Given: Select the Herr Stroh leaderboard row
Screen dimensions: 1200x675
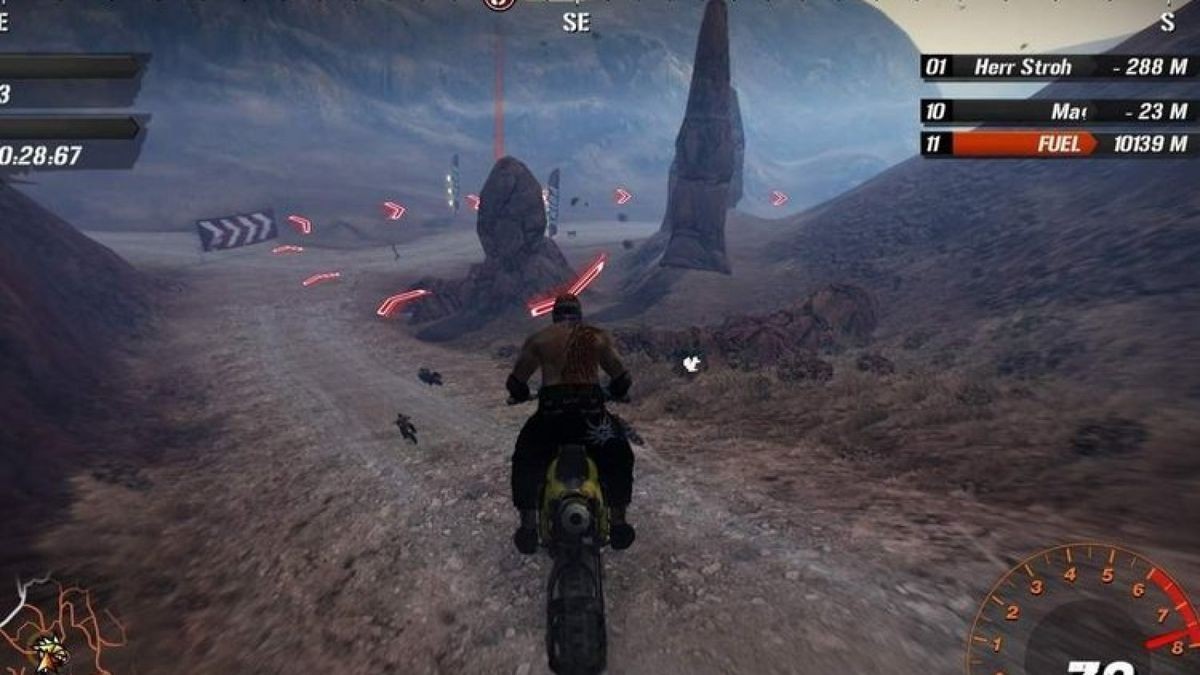Looking at the screenshot, I should (1058, 67).
